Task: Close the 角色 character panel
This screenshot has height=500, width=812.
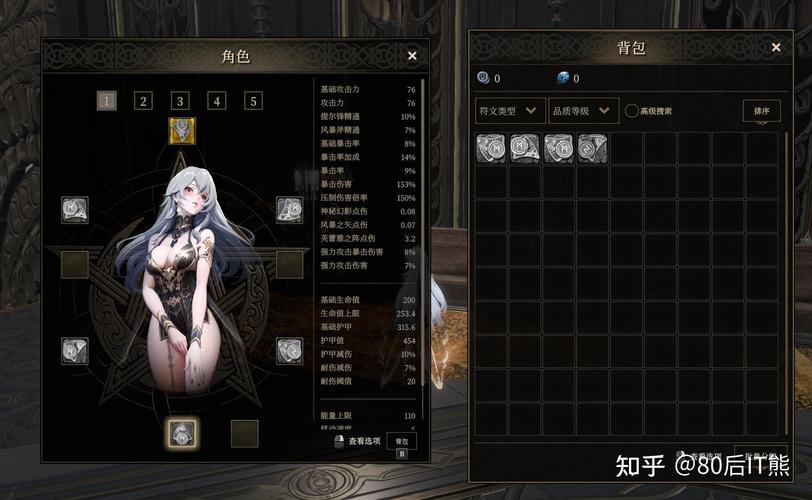Action: click(412, 57)
